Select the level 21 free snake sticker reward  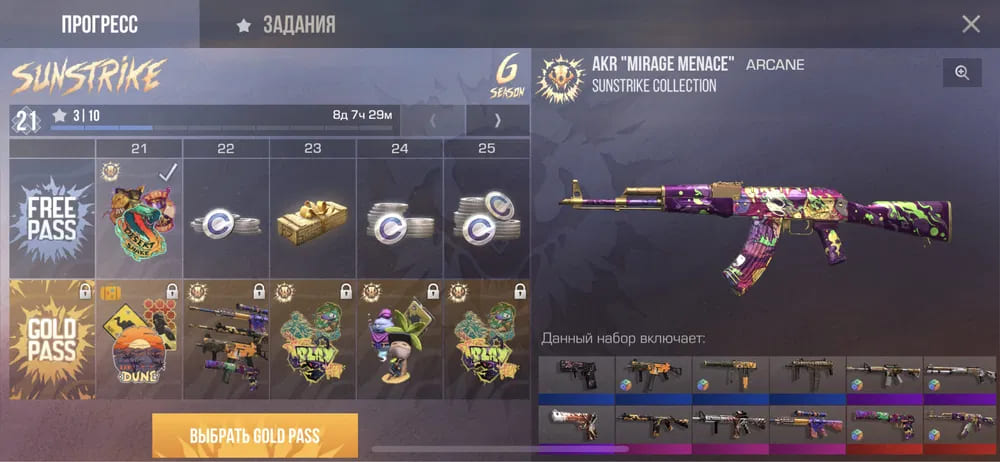pos(139,220)
